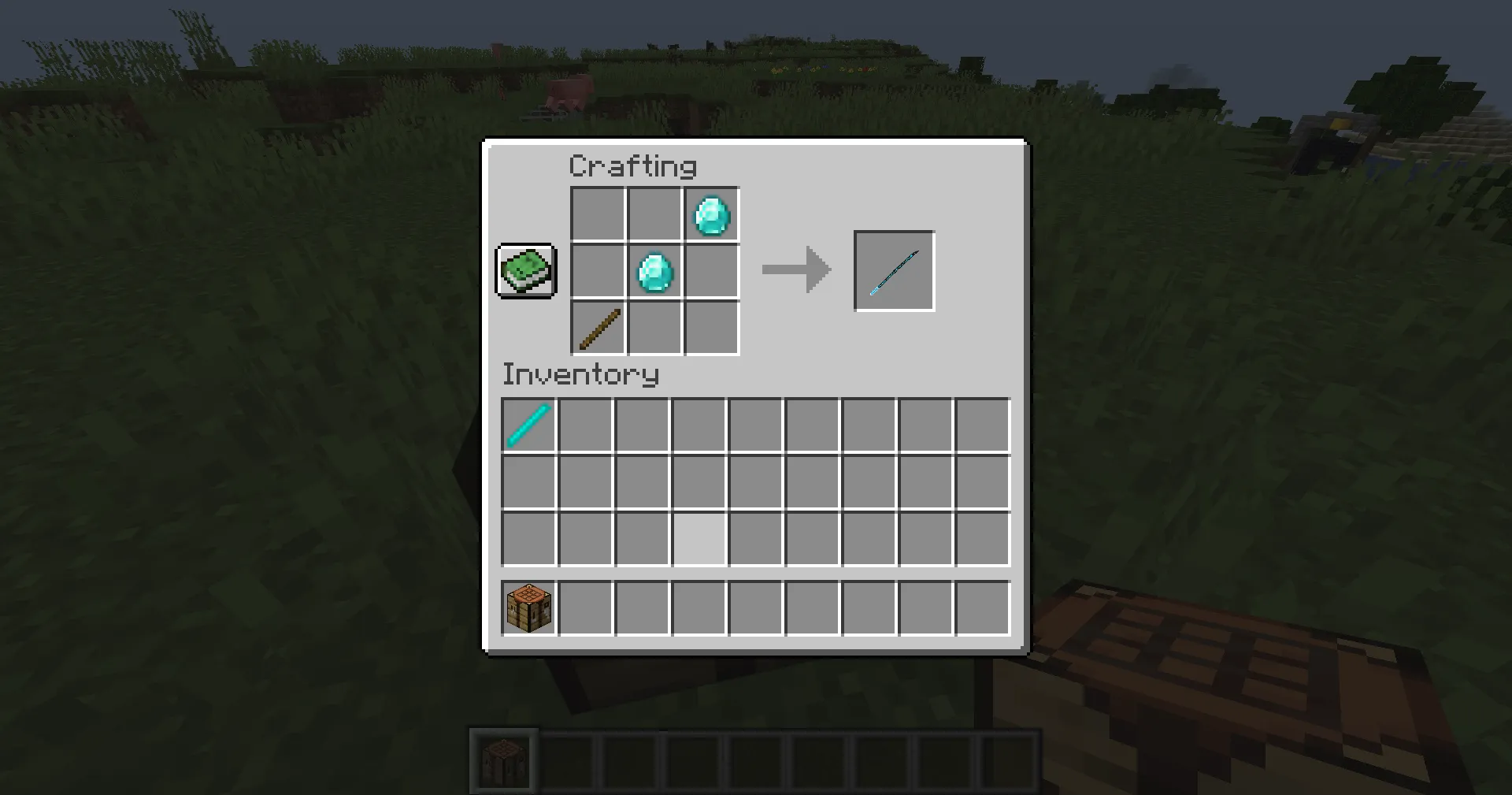Click the empty hotbar slot next to the crafting table
The width and height of the screenshot is (1512, 795).
click(565, 759)
